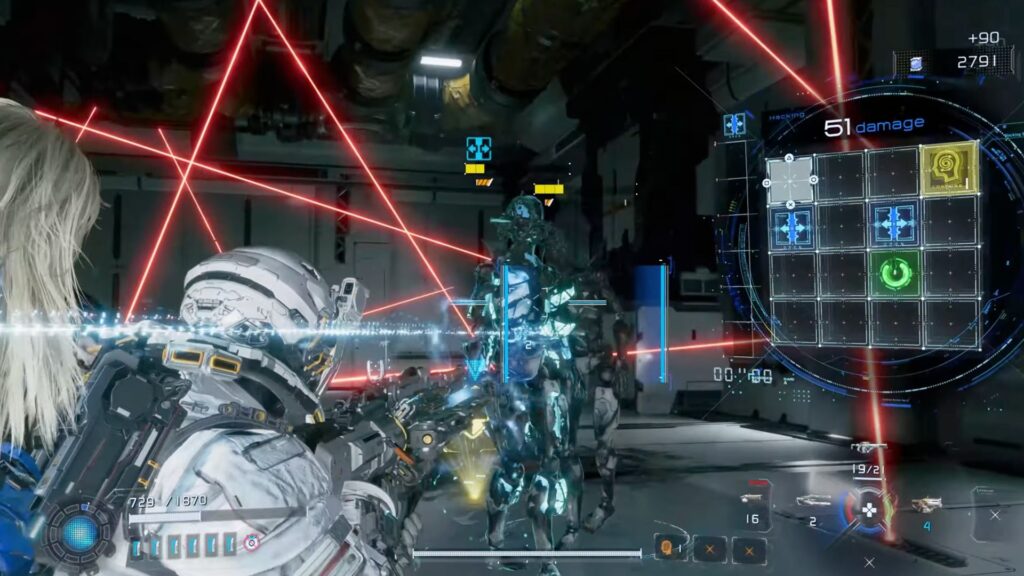Screen dimensions: 1024x576
Task: Click the blue arrows icon beside the hacking panel
Action: [x=735, y=125]
